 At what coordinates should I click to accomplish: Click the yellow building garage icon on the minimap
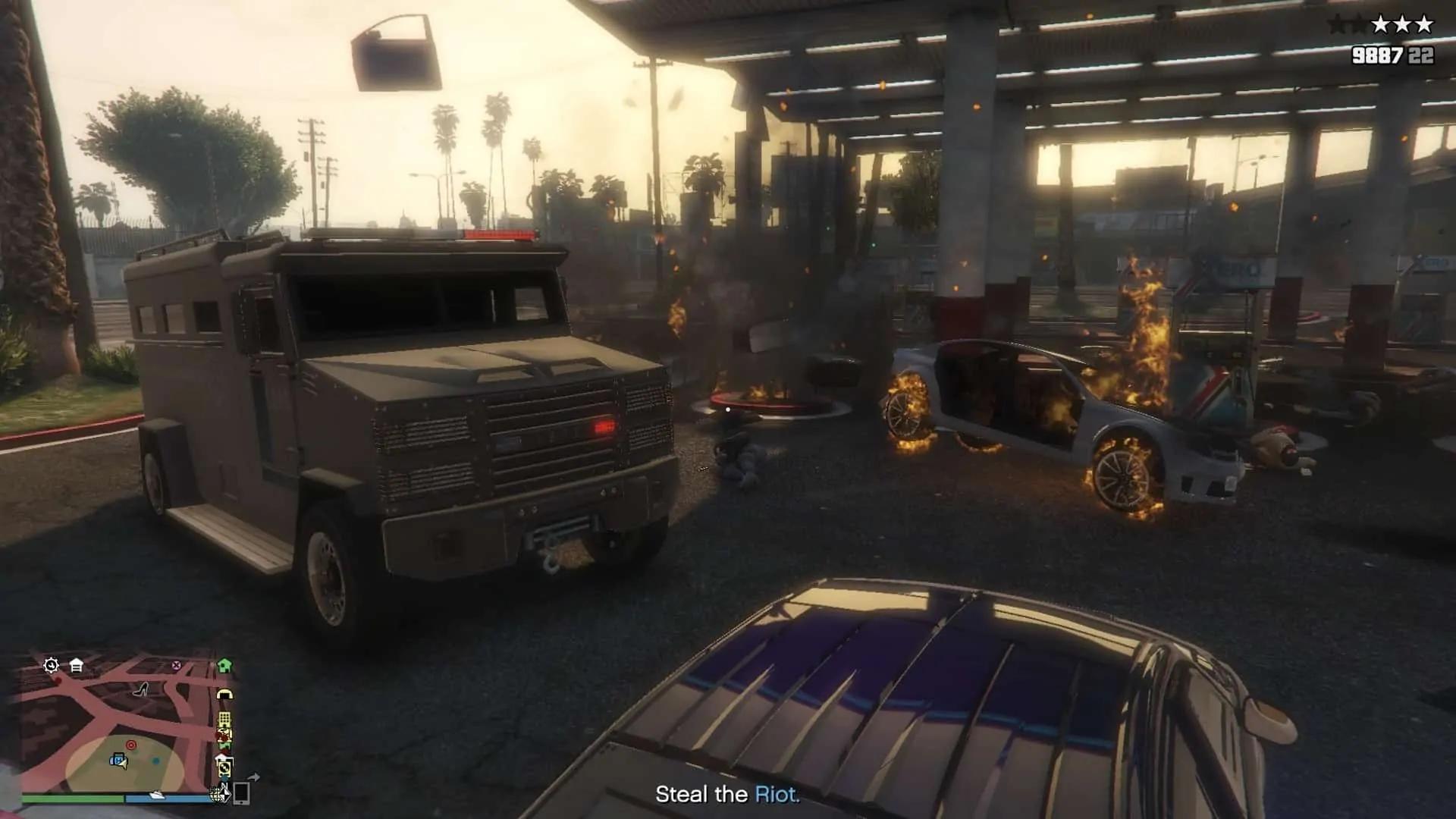pos(224,719)
